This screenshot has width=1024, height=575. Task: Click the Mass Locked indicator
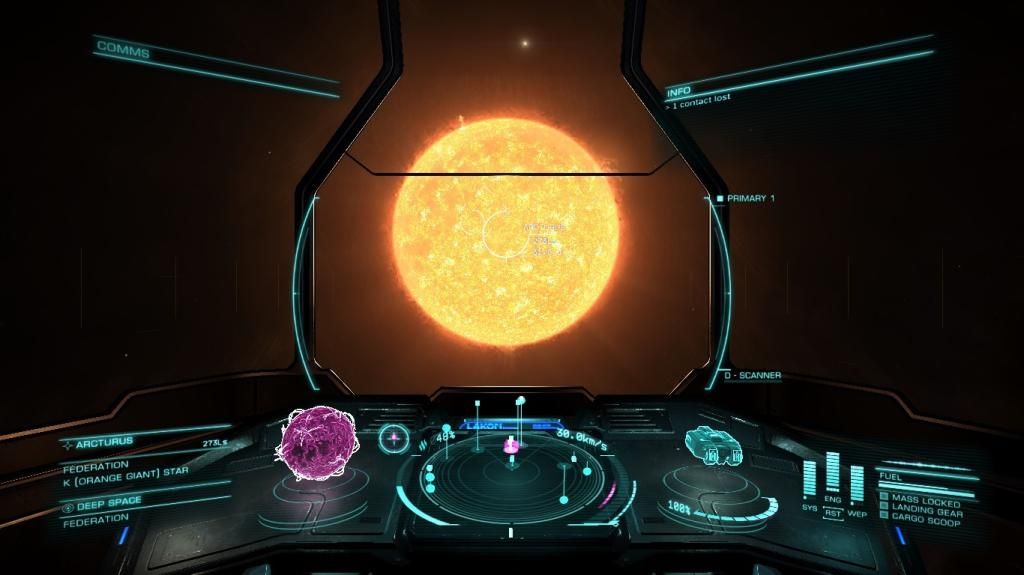click(925, 501)
